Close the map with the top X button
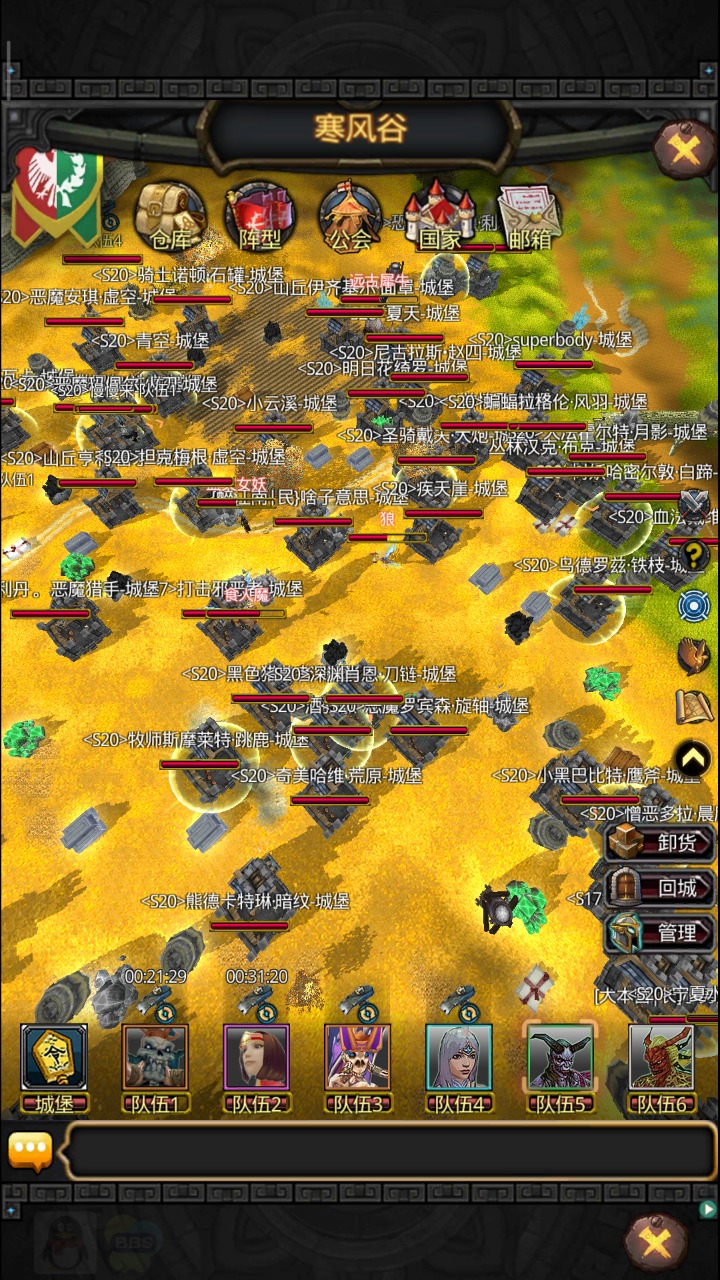Viewport: 720px width, 1280px height. 684,150
